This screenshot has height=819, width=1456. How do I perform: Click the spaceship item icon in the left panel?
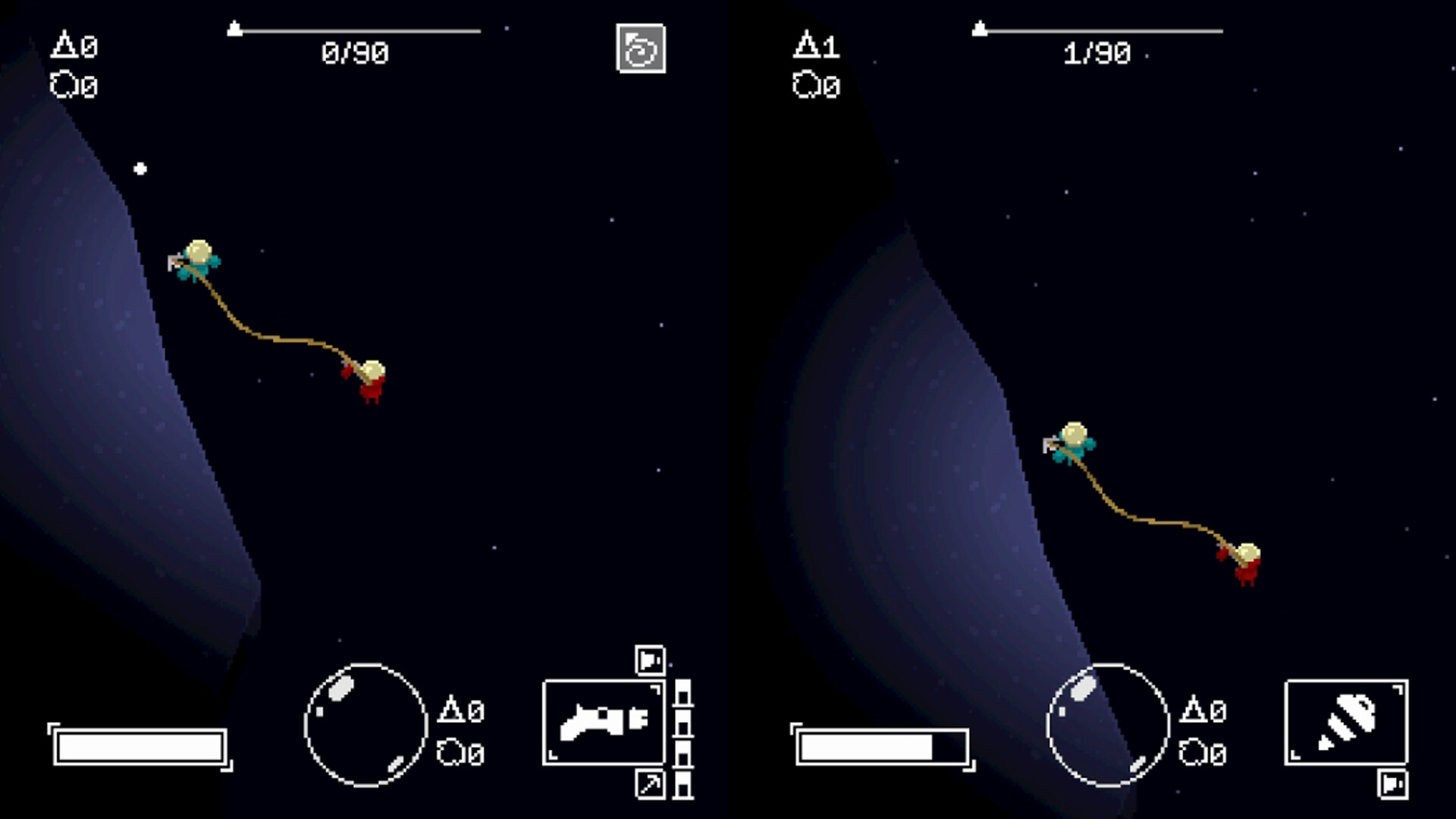603,724
